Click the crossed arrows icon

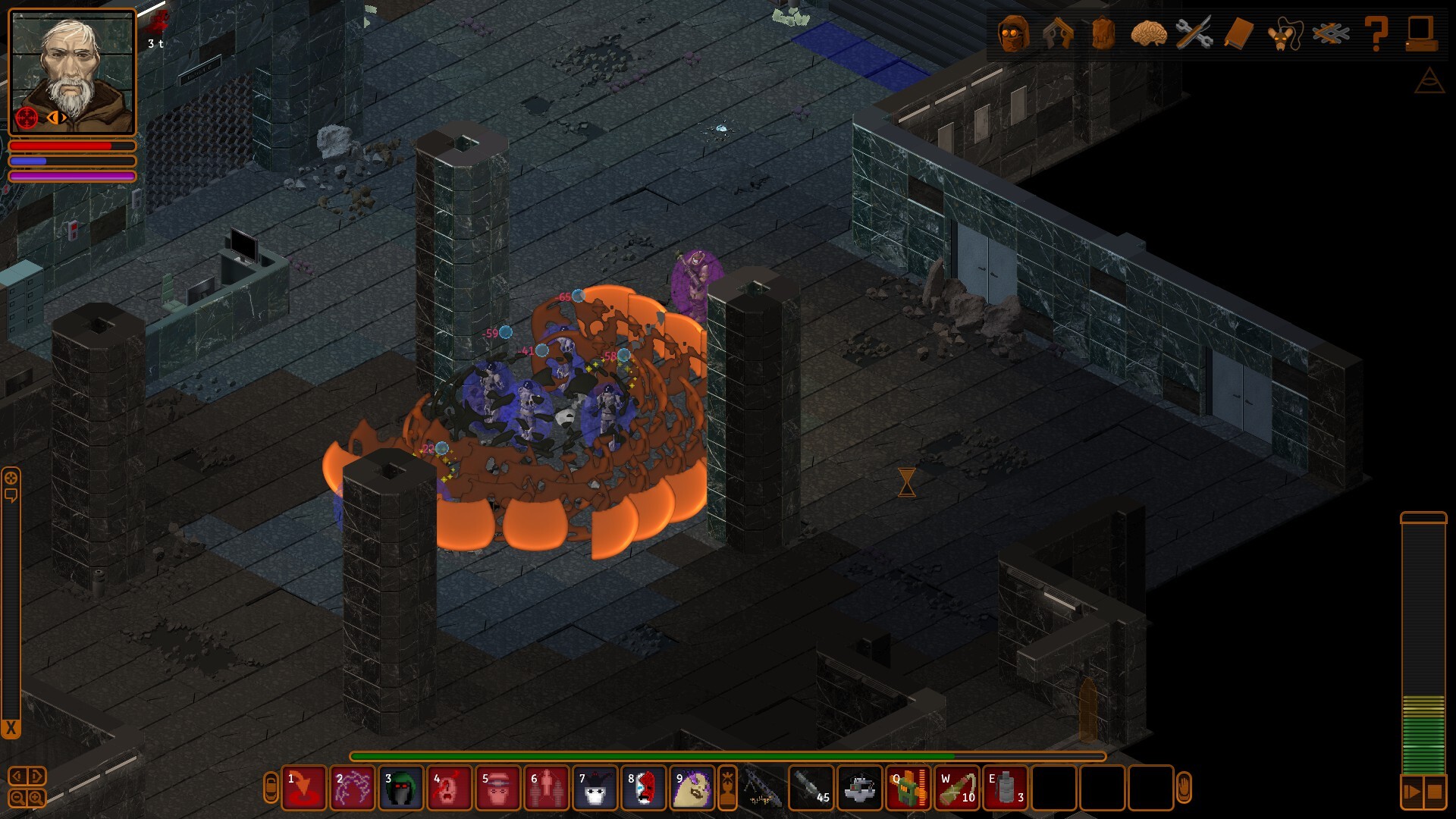coord(1331,33)
